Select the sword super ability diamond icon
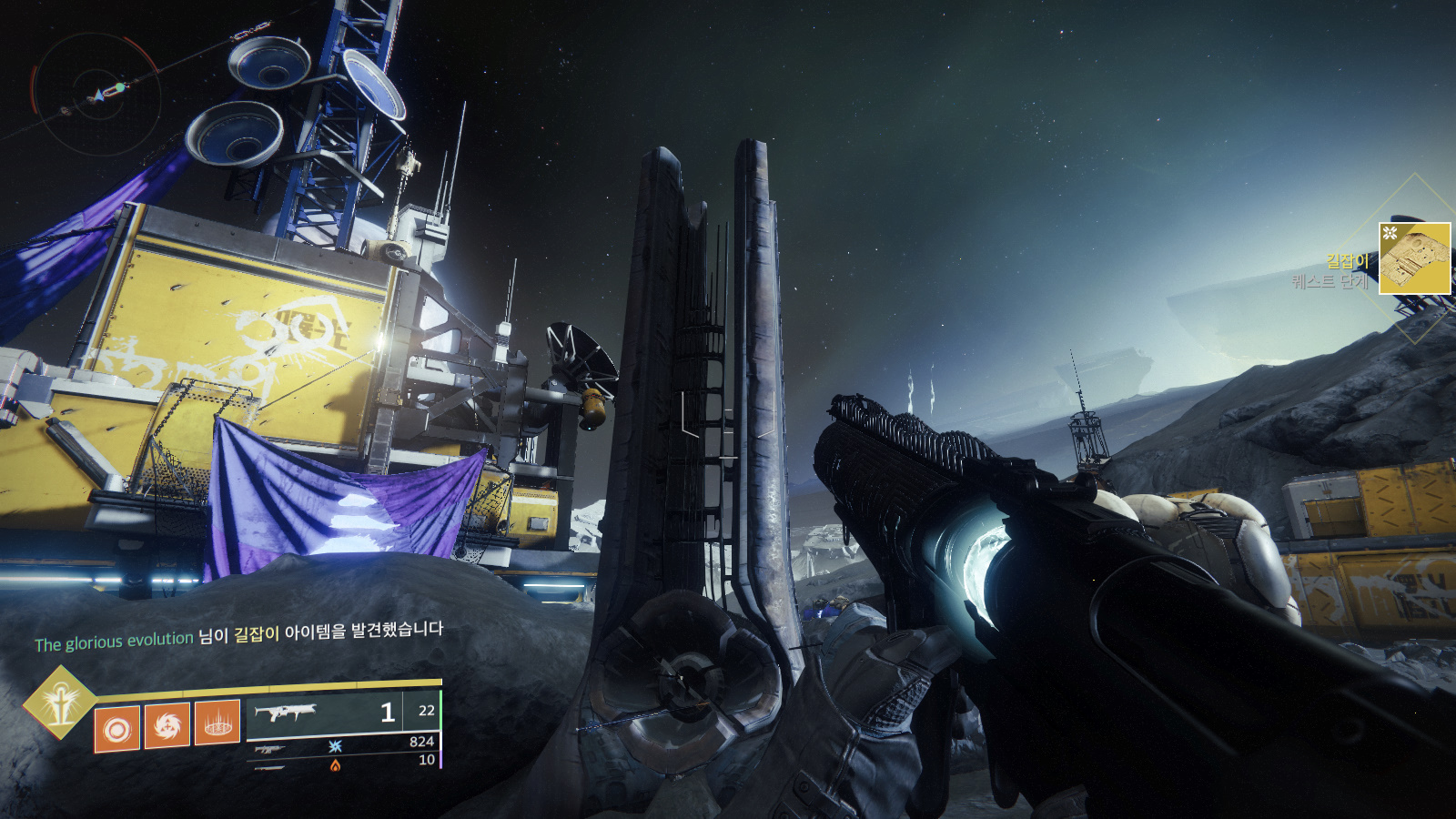Image resolution: width=1456 pixels, height=819 pixels. pyautogui.click(x=60, y=703)
